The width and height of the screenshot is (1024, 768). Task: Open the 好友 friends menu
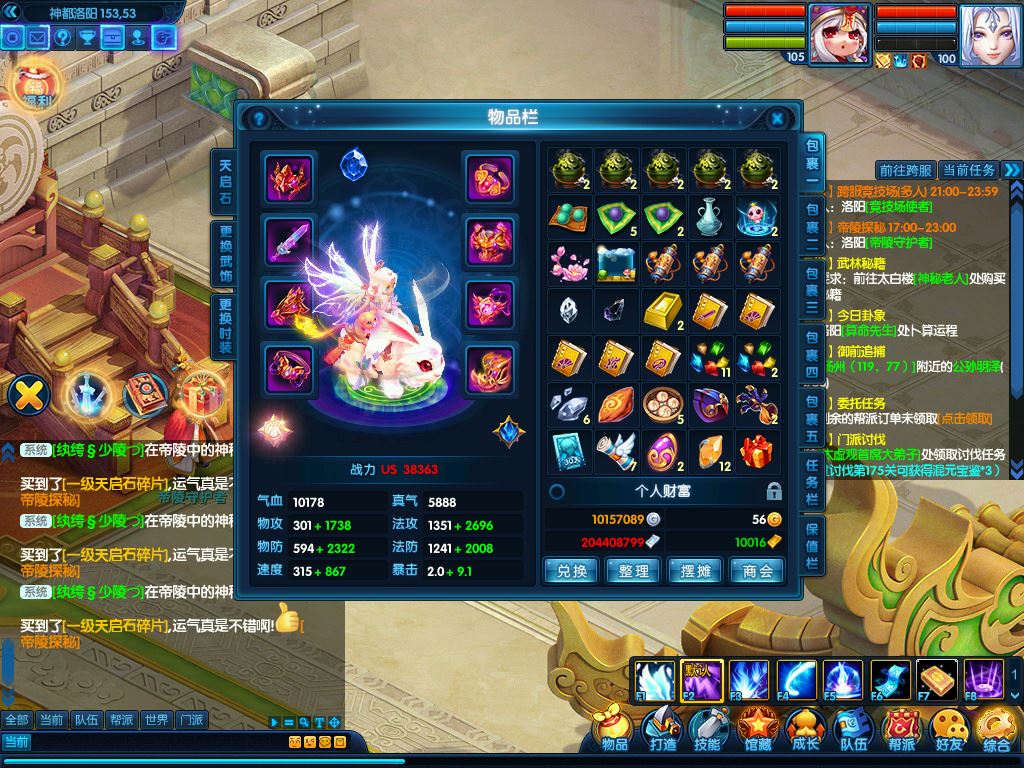tap(950, 730)
